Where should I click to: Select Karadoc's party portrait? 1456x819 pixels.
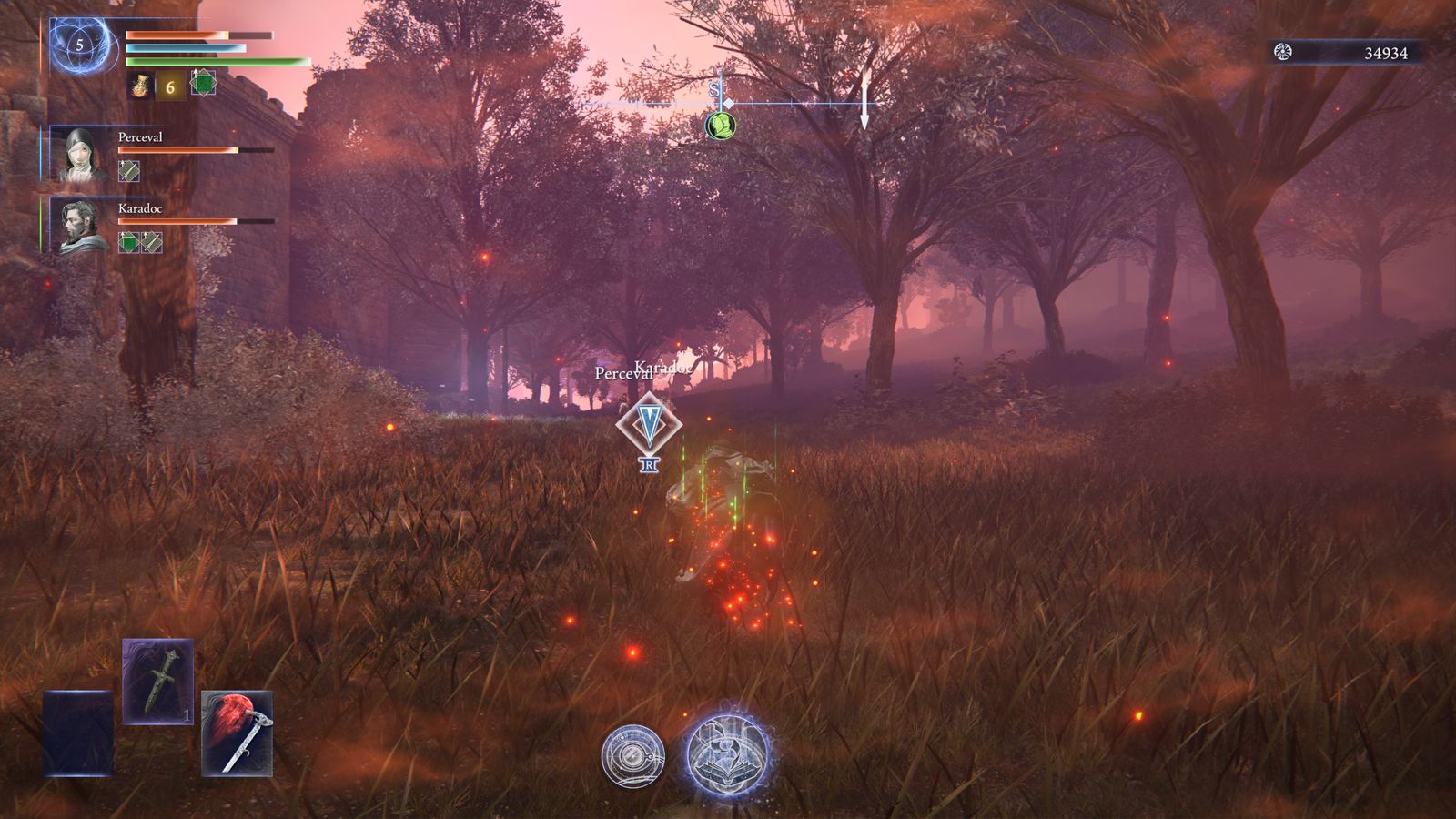pos(80,226)
